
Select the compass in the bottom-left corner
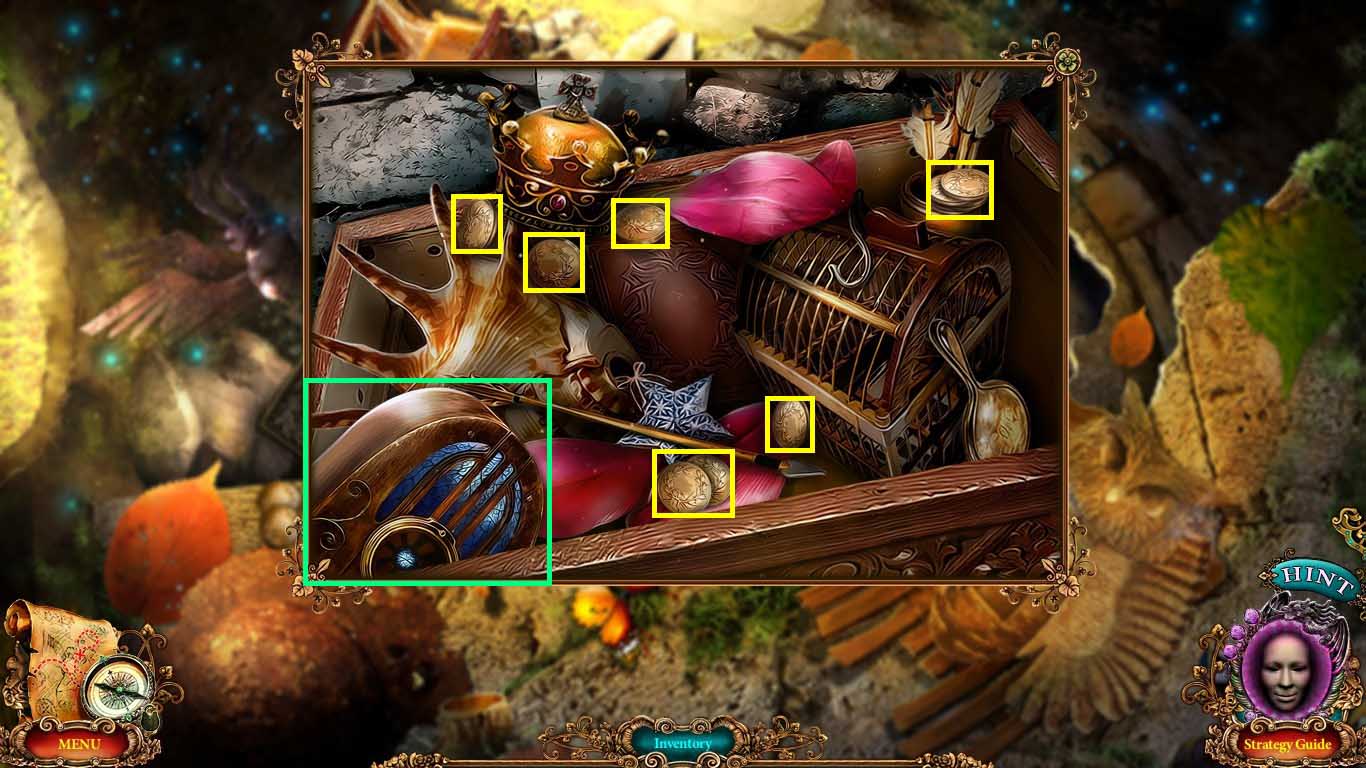pos(117,684)
